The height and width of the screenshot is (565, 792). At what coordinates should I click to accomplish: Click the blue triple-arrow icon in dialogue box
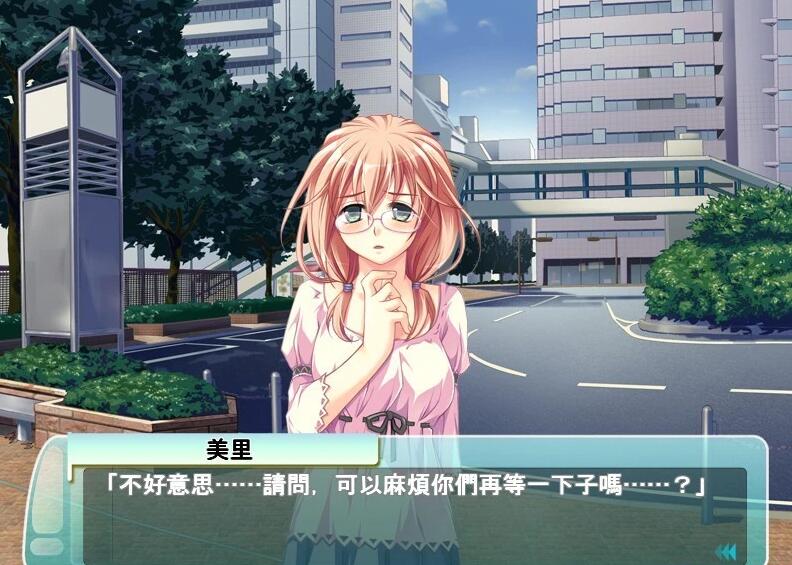point(725,551)
